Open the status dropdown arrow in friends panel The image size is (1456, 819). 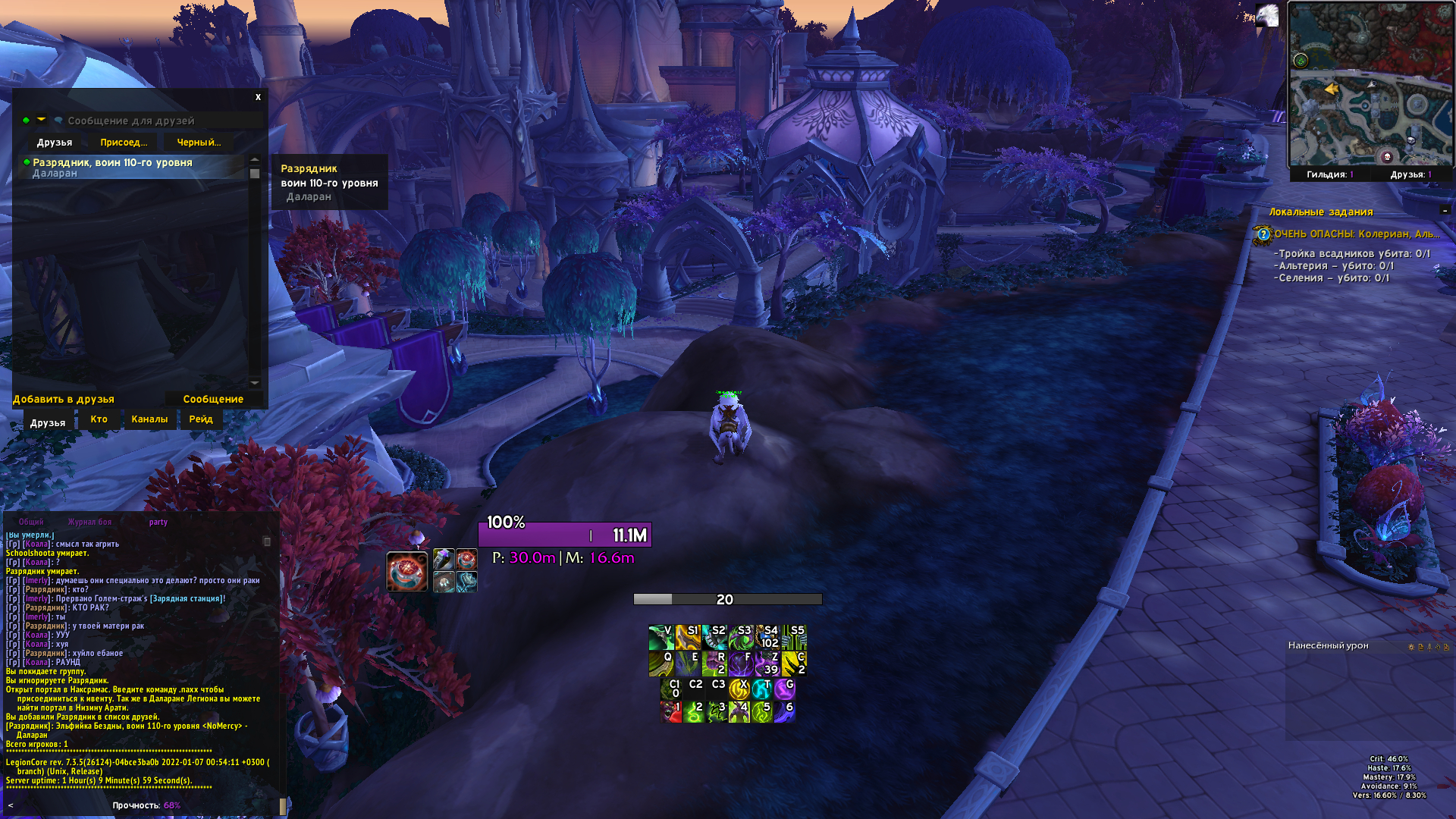(x=41, y=120)
